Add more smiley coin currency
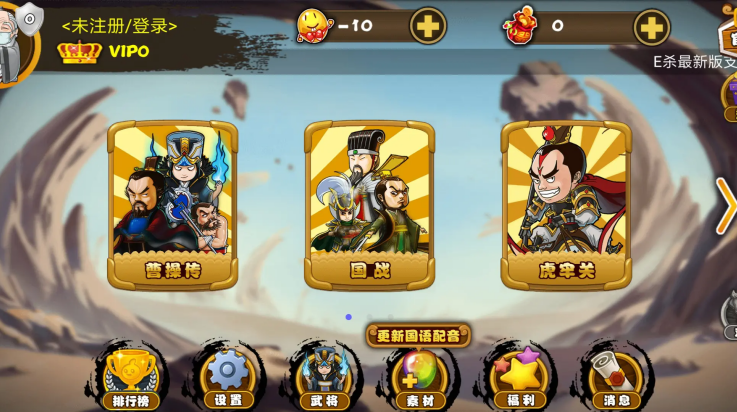The width and height of the screenshot is (737, 412). pos(428,26)
